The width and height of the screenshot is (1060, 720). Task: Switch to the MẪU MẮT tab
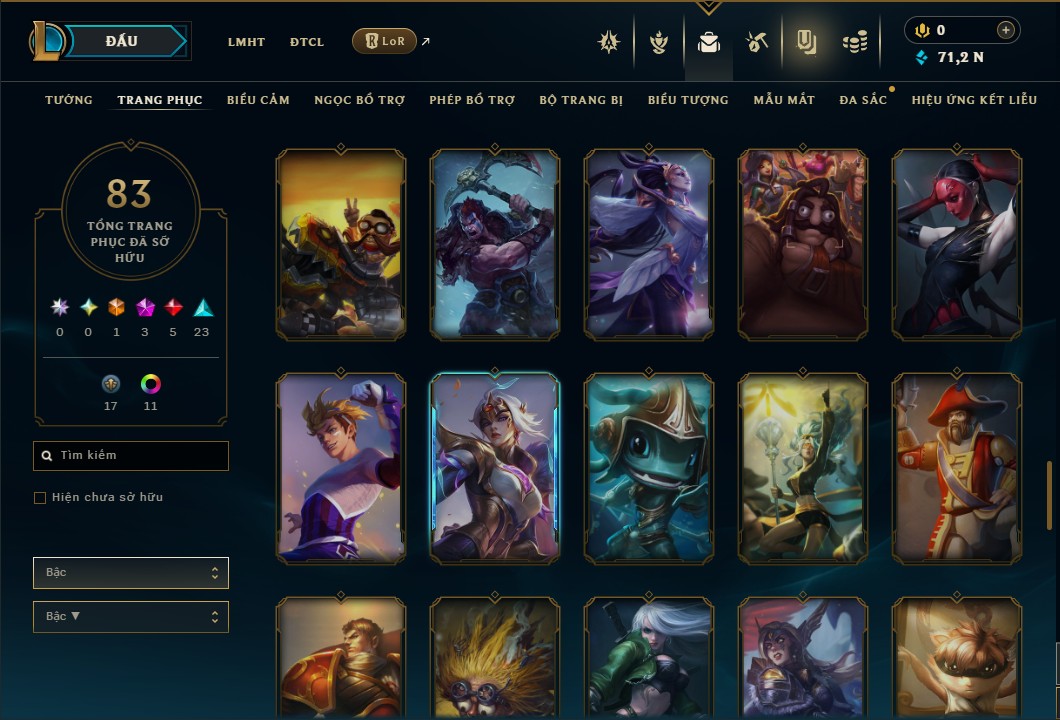[784, 100]
